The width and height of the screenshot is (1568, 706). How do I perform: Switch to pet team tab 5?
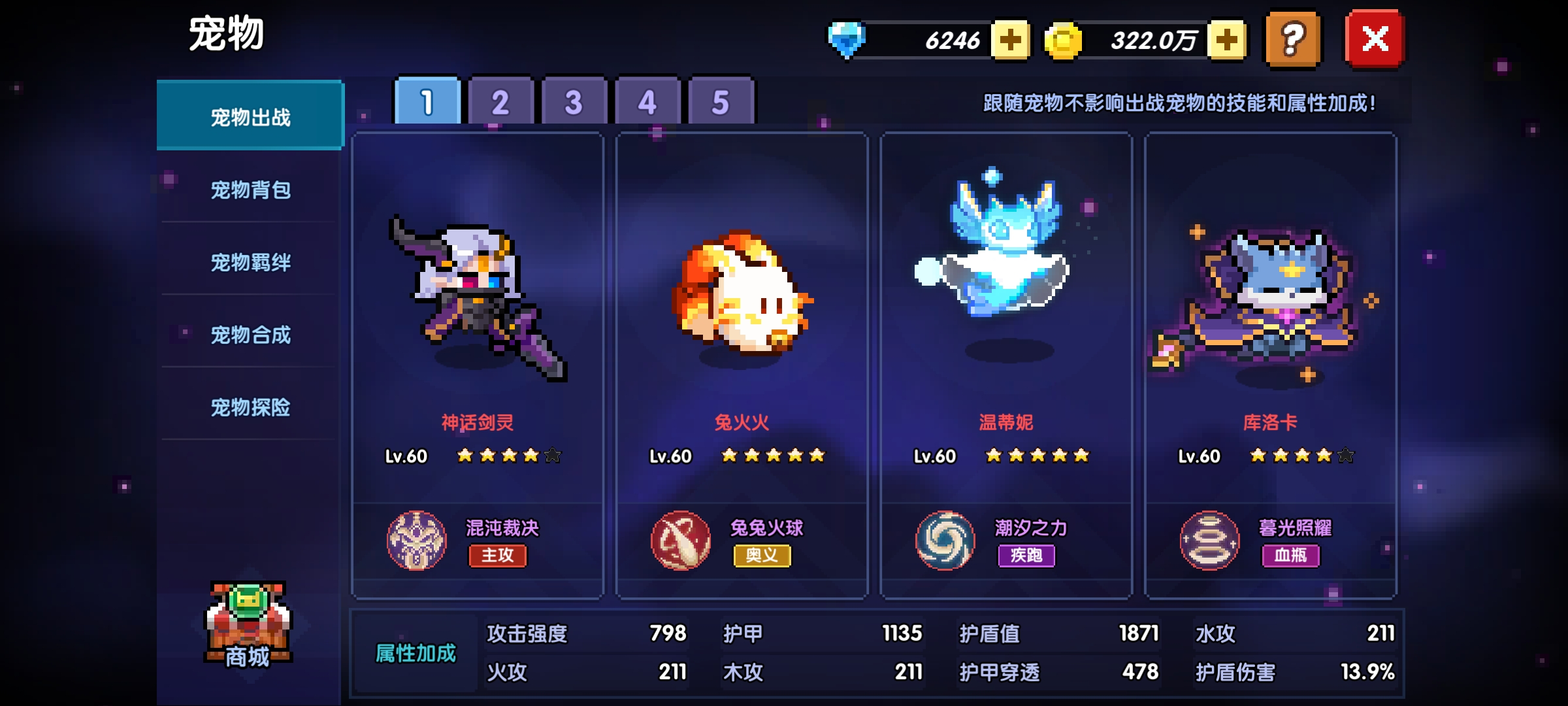point(721,102)
